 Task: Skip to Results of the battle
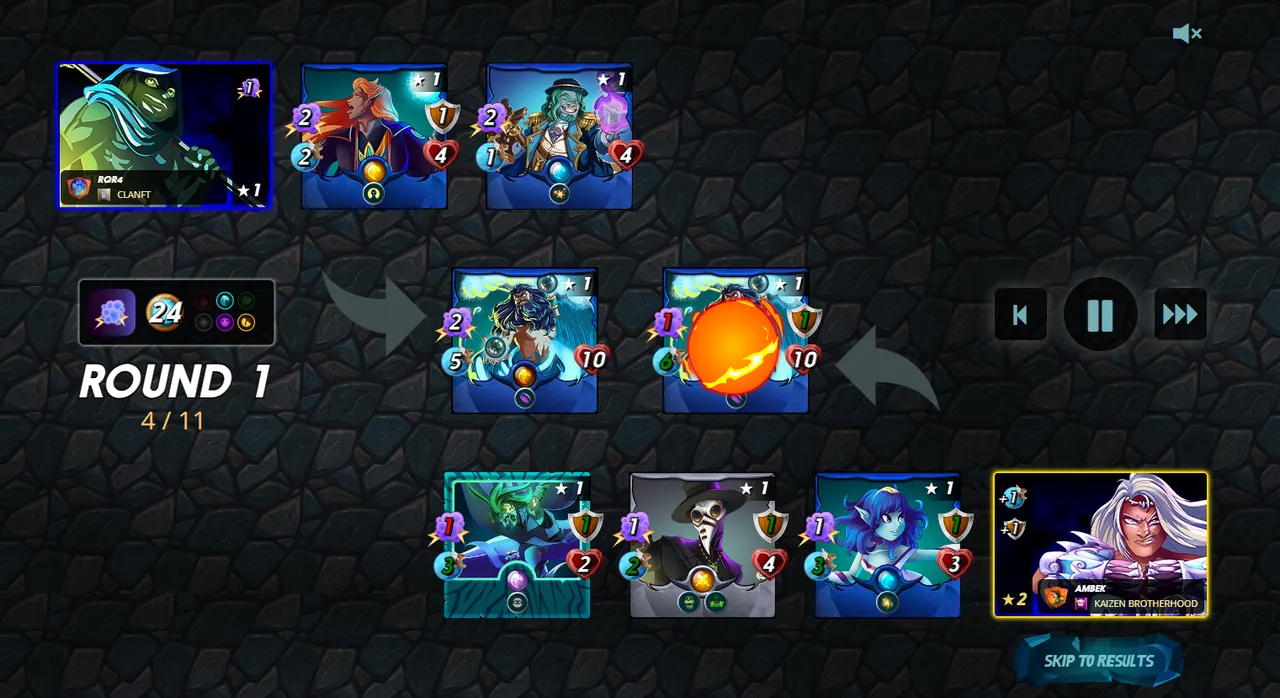(1098, 661)
